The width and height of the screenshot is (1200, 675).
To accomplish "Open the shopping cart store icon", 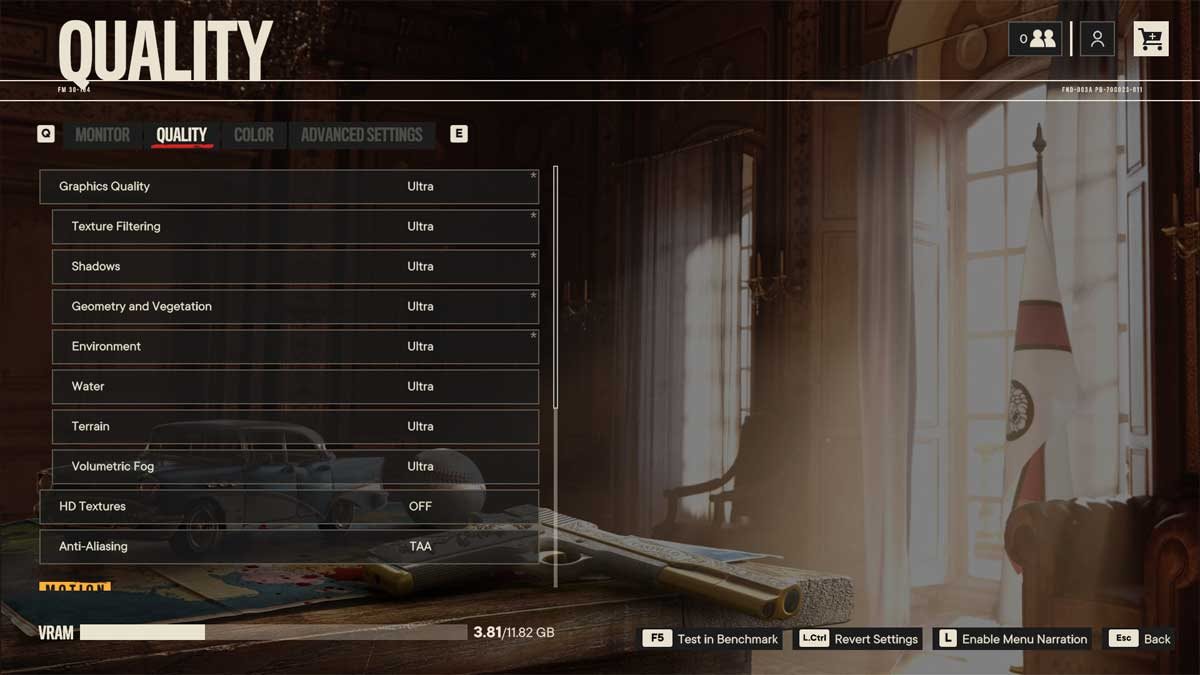I will 1151,39.
